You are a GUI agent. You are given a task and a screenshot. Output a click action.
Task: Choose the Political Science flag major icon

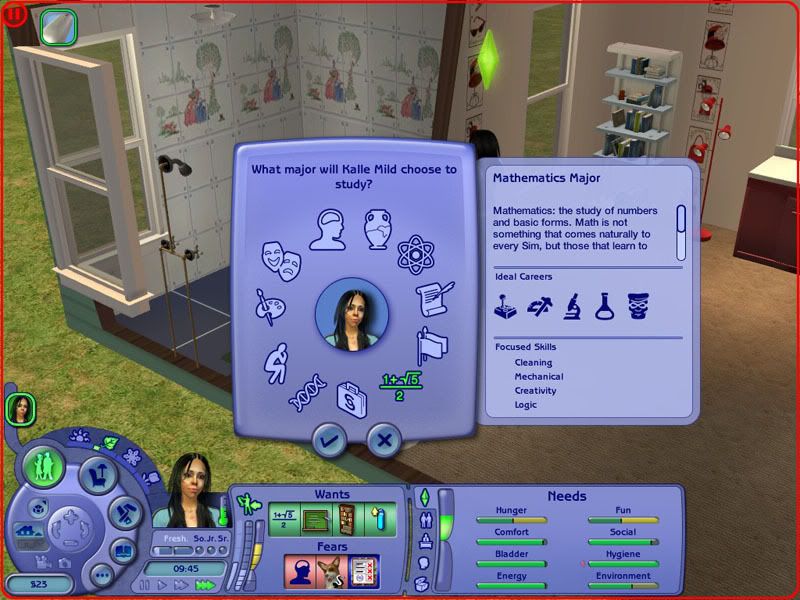(x=432, y=345)
